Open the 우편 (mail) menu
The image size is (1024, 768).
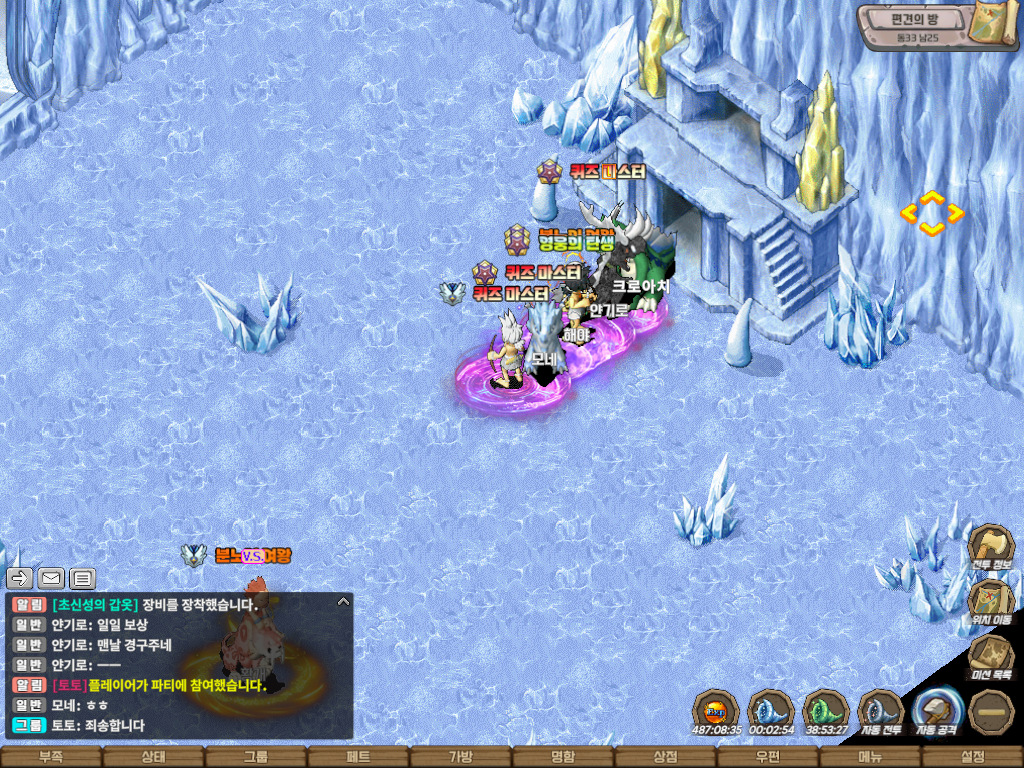tap(767, 757)
